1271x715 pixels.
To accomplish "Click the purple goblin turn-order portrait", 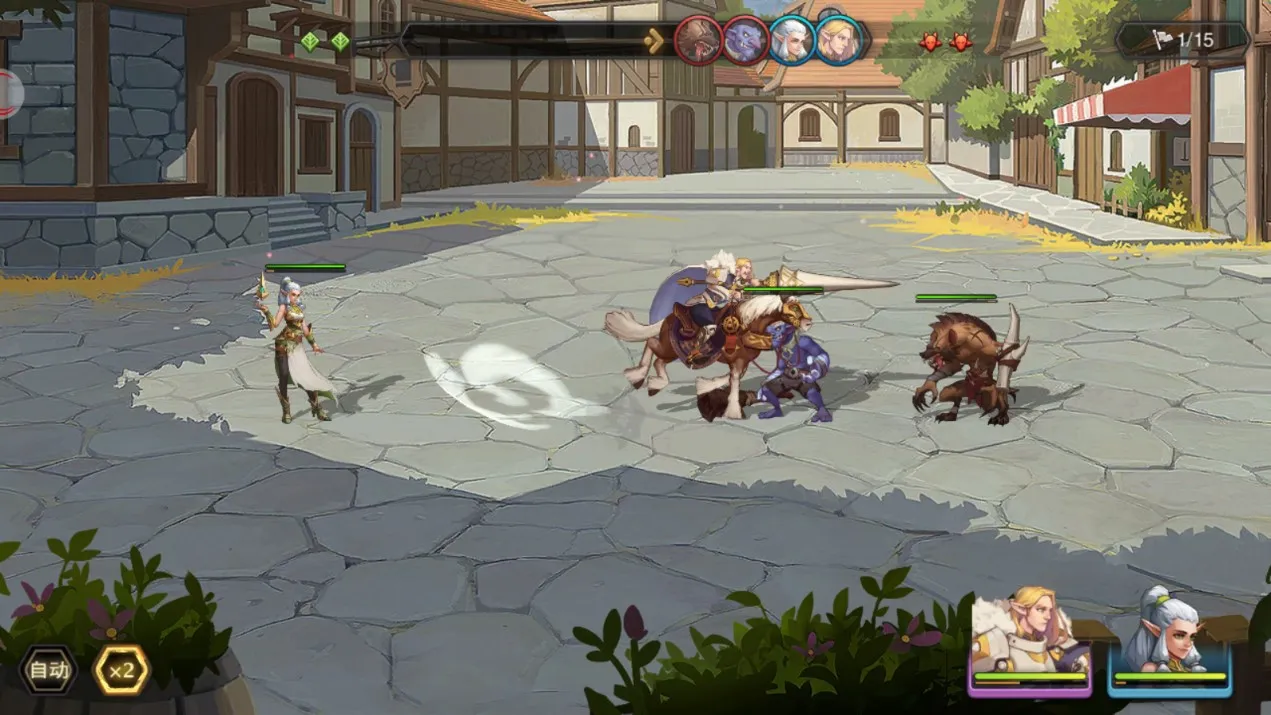I will tap(745, 41).
